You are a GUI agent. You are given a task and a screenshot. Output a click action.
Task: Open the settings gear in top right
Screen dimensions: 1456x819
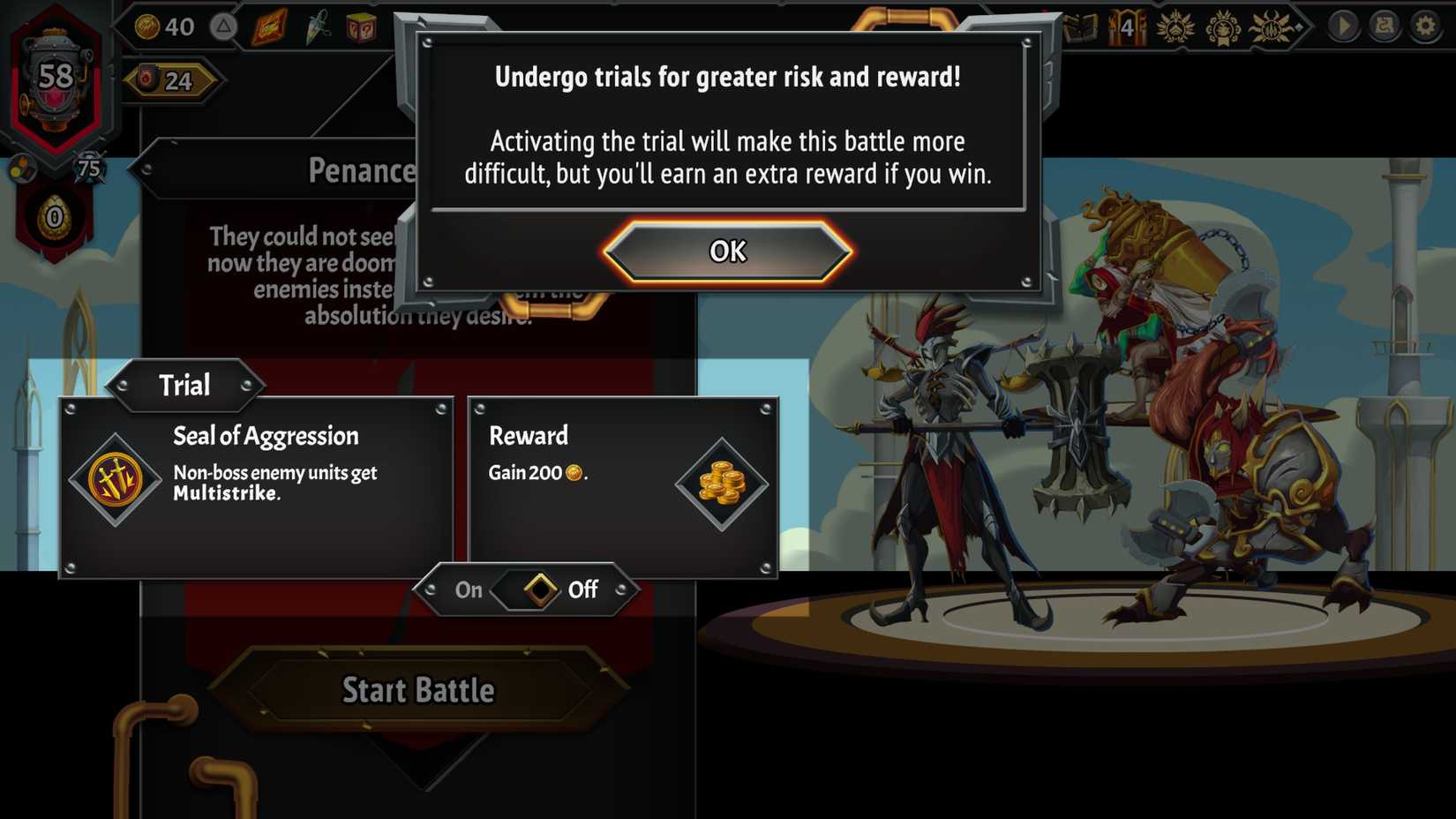(x=1424, y=26)
